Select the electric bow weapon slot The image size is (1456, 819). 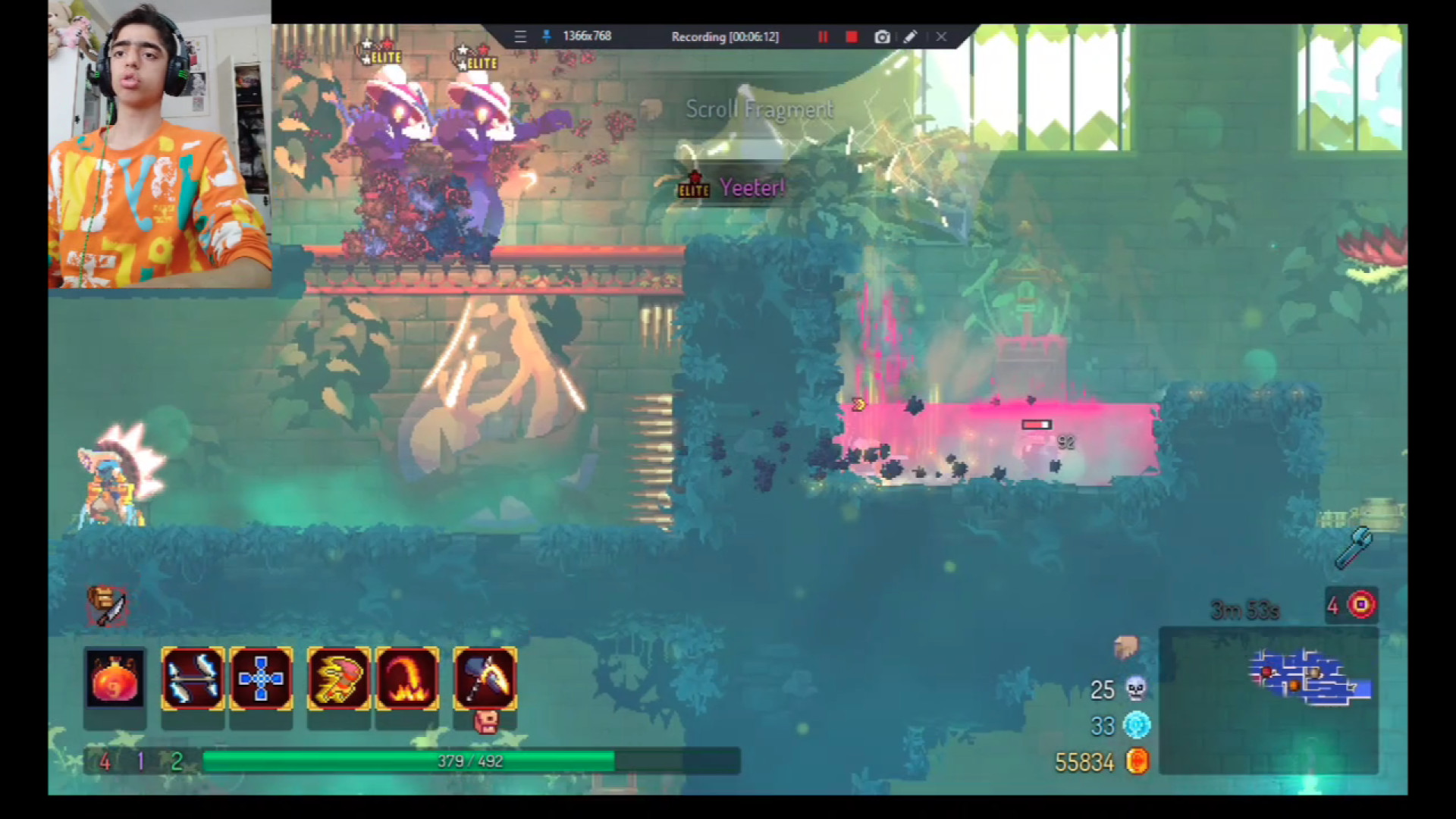(193, 679)
